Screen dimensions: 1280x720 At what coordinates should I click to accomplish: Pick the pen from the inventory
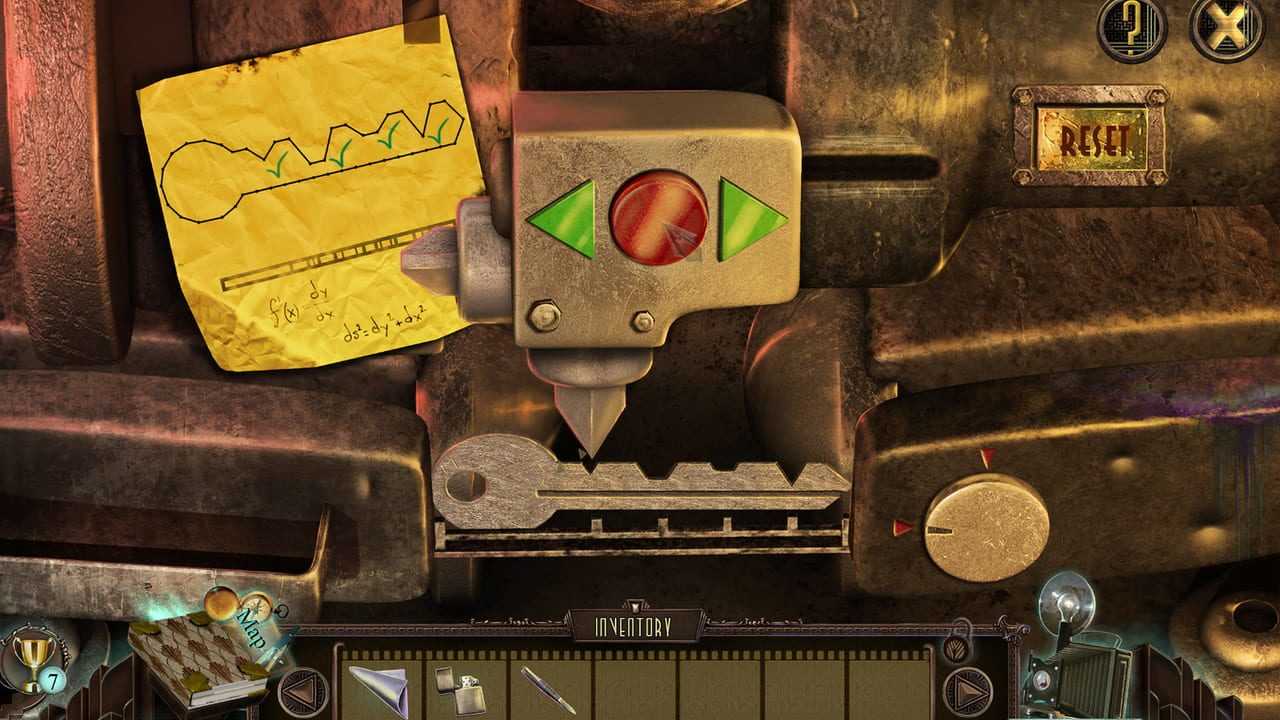pyautogui.click(x=547, y=689)
